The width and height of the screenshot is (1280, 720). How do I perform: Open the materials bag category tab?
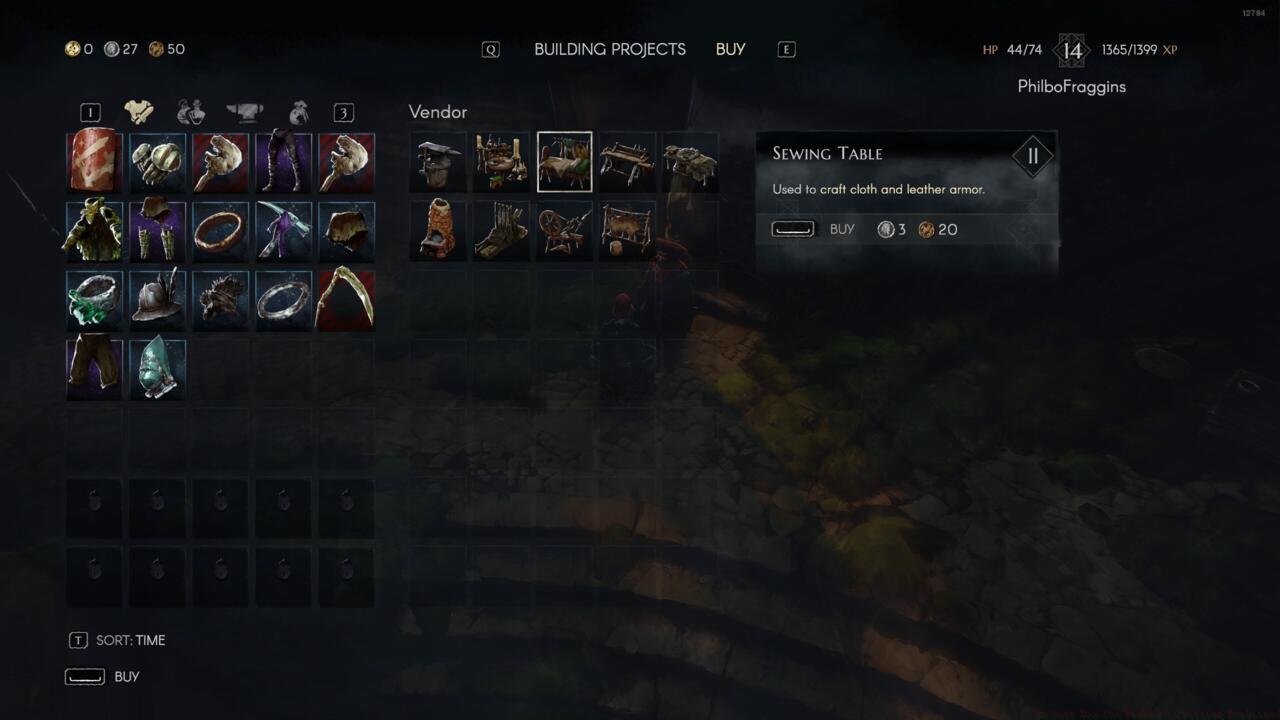pos(296,112)
